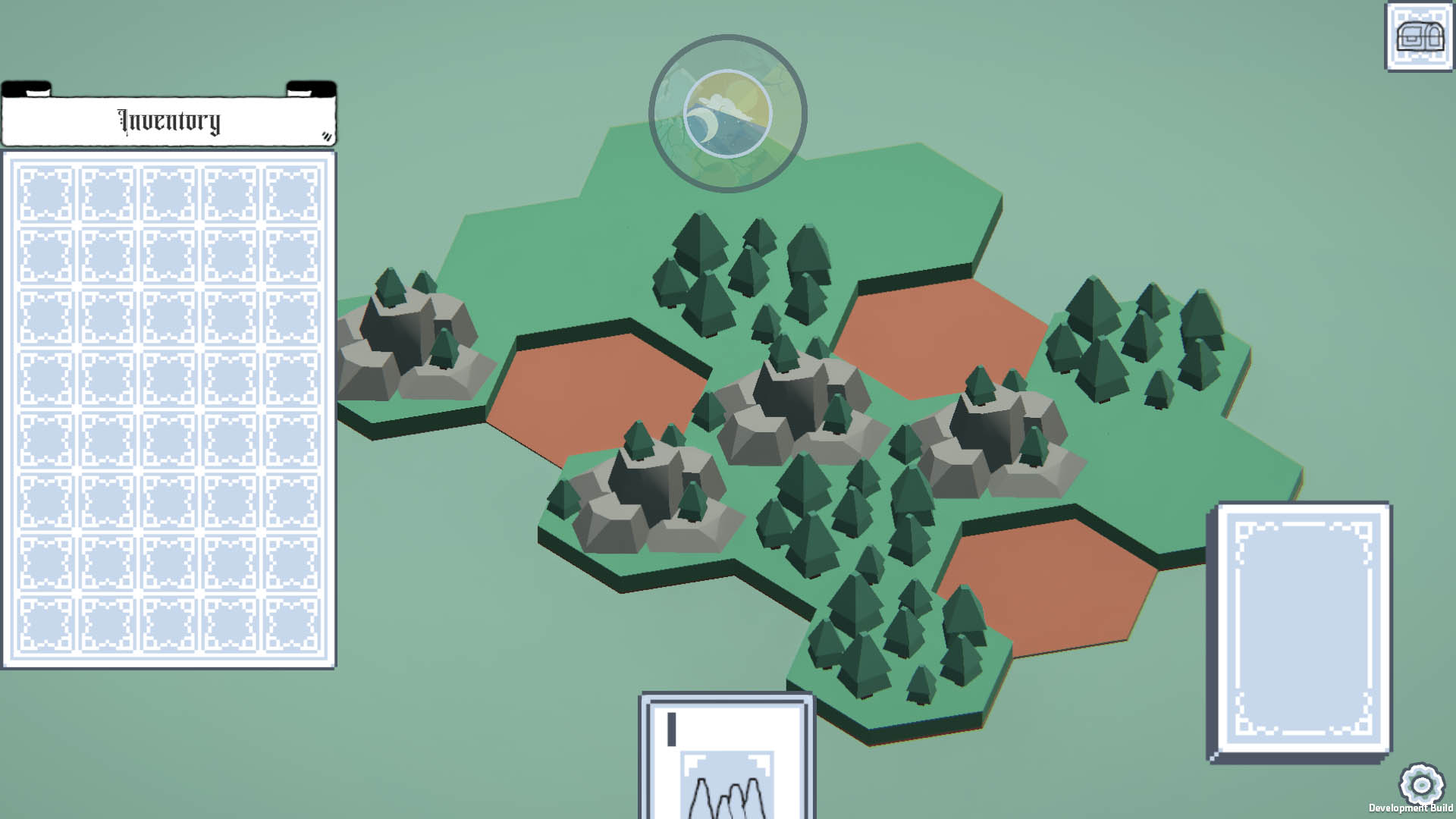Viewport: 1456px width, 819px height.
Task: Open the gear settings icon
Action: pos(1421,785)
